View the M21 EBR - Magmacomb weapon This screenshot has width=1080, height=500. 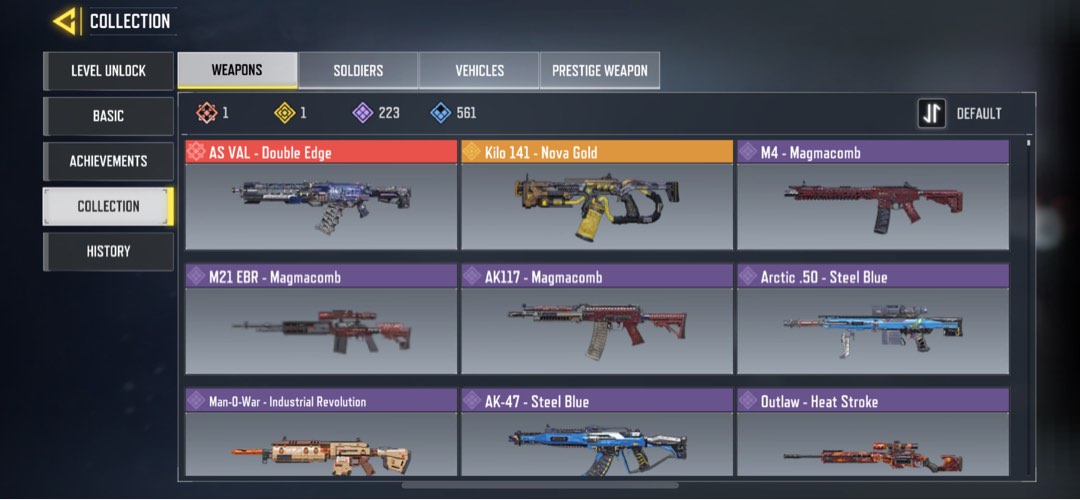pyautogui.click(x=321, y=319)
